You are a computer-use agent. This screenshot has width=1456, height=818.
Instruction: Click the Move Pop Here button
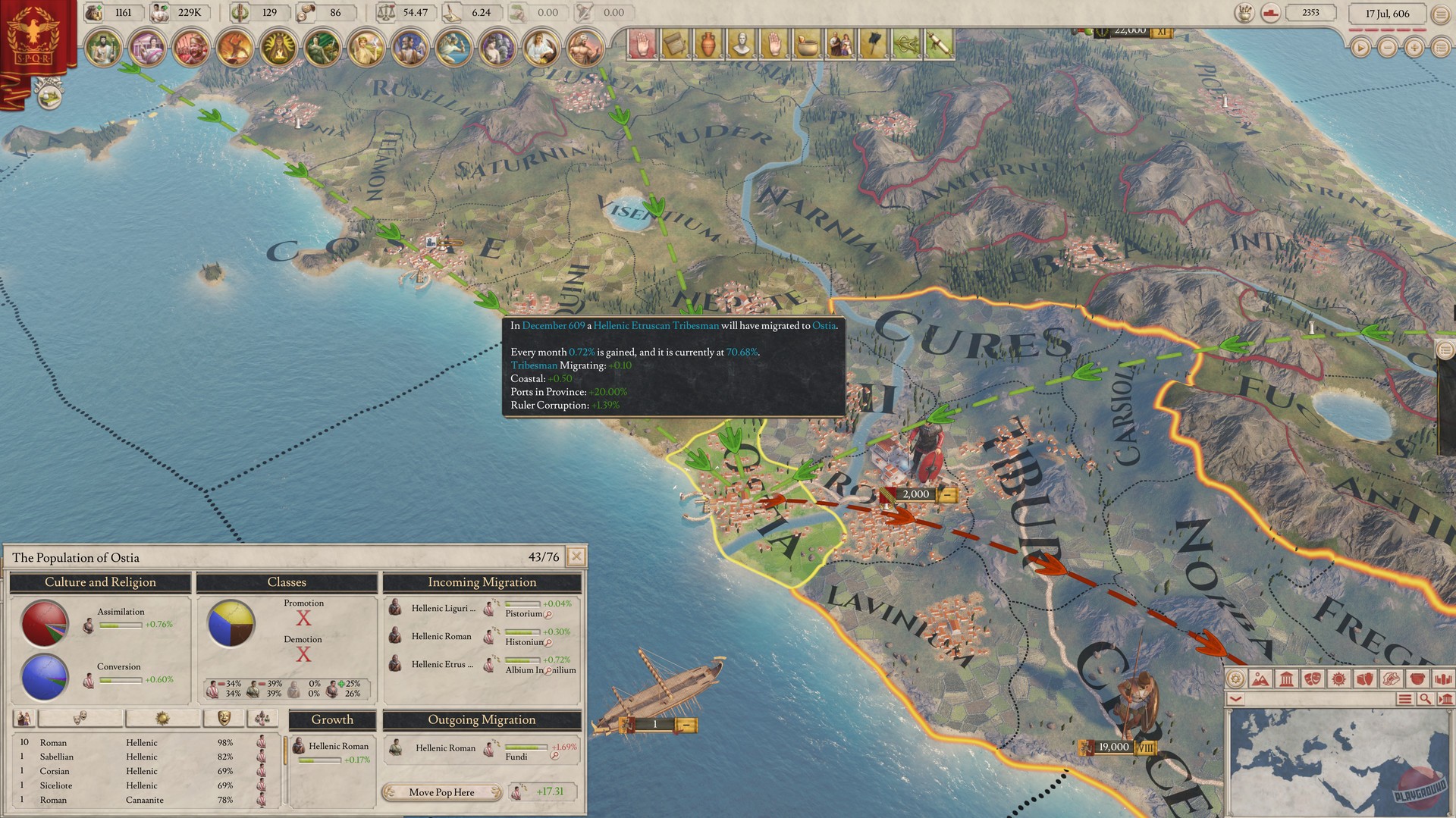(442, 792)
